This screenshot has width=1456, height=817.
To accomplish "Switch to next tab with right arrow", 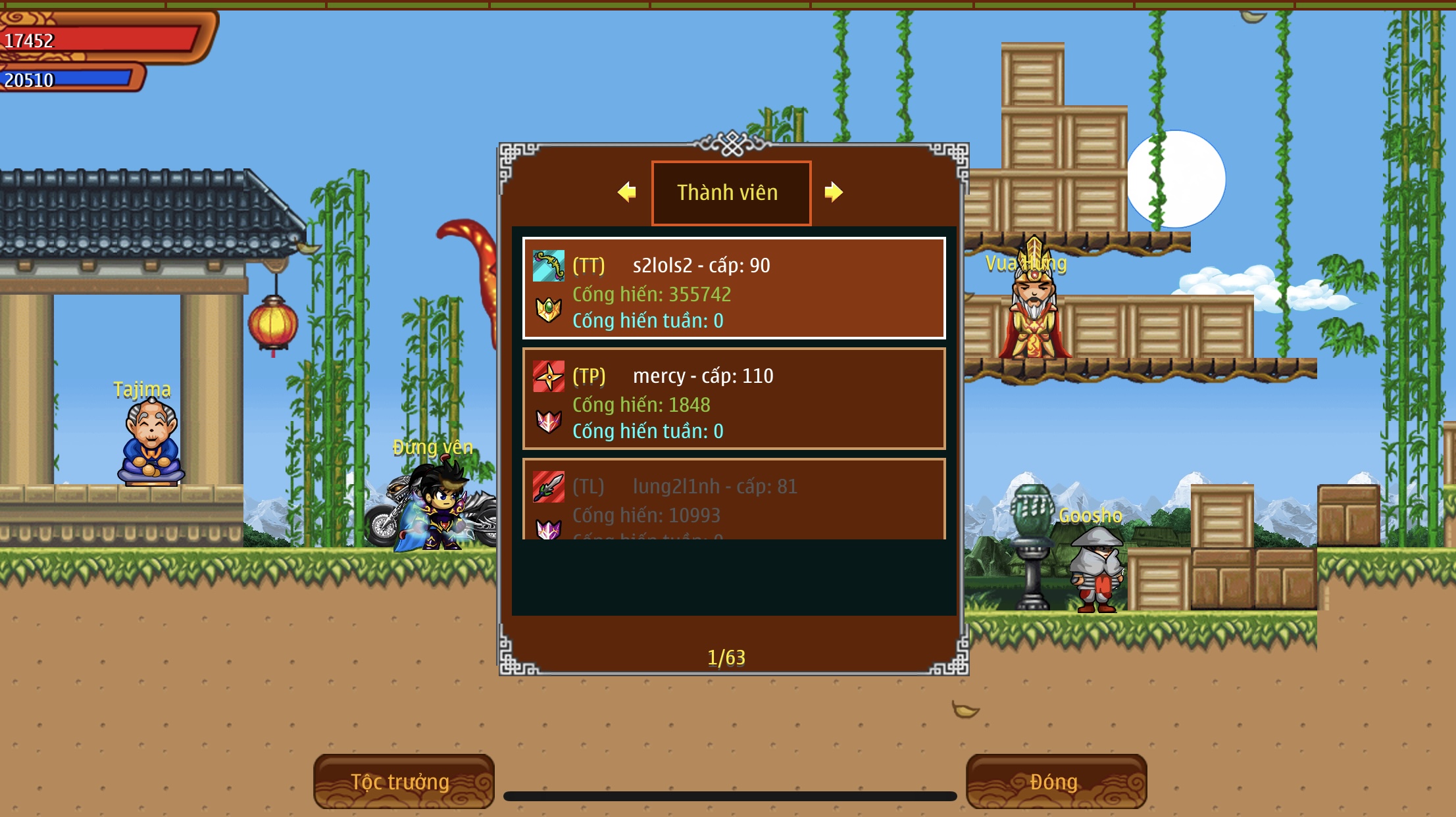I will tap(833, 192).
